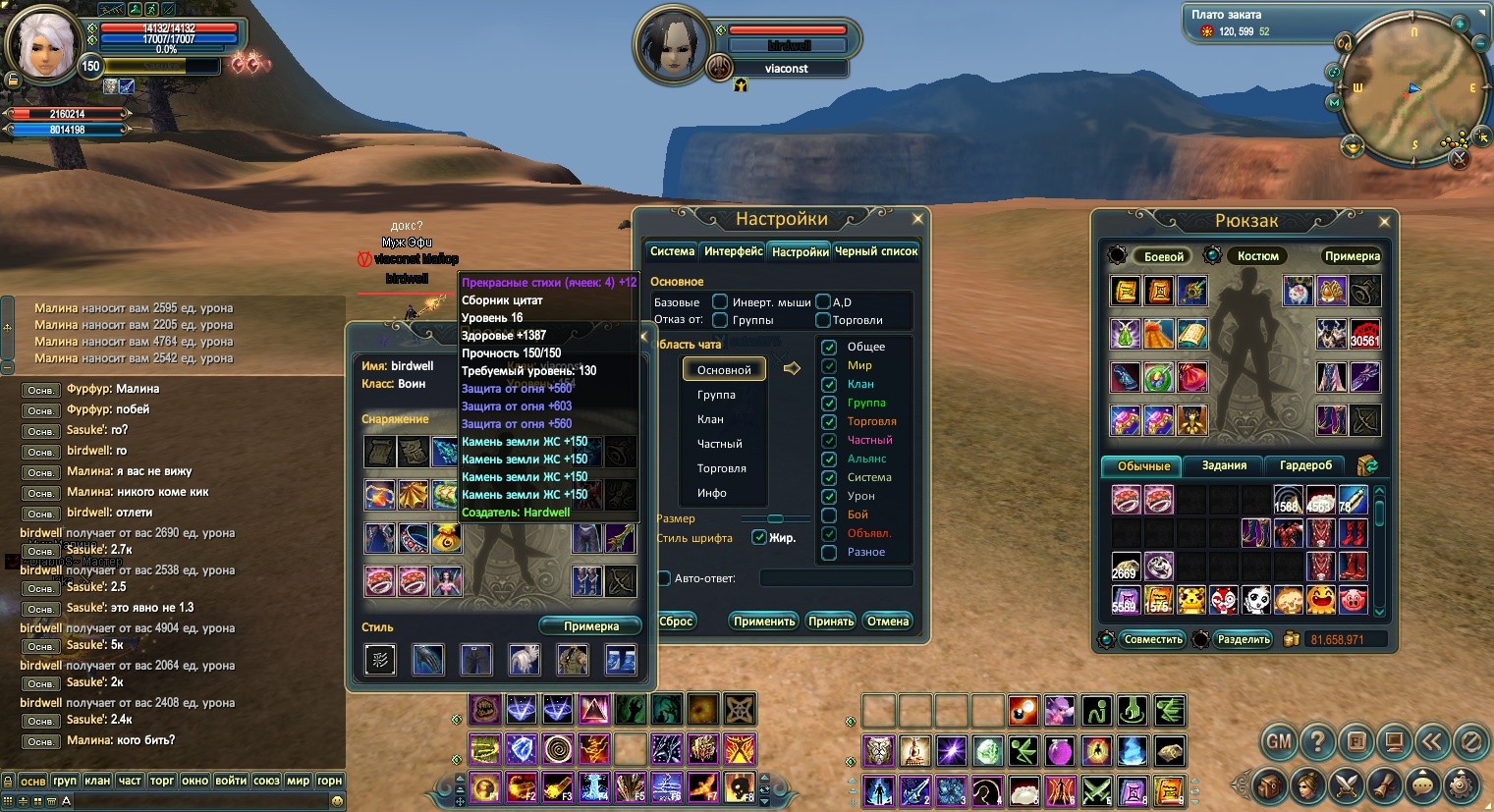Click the Примерка button in character panel
Screen dimensions: 1494x812
click(x=590, y=626)
